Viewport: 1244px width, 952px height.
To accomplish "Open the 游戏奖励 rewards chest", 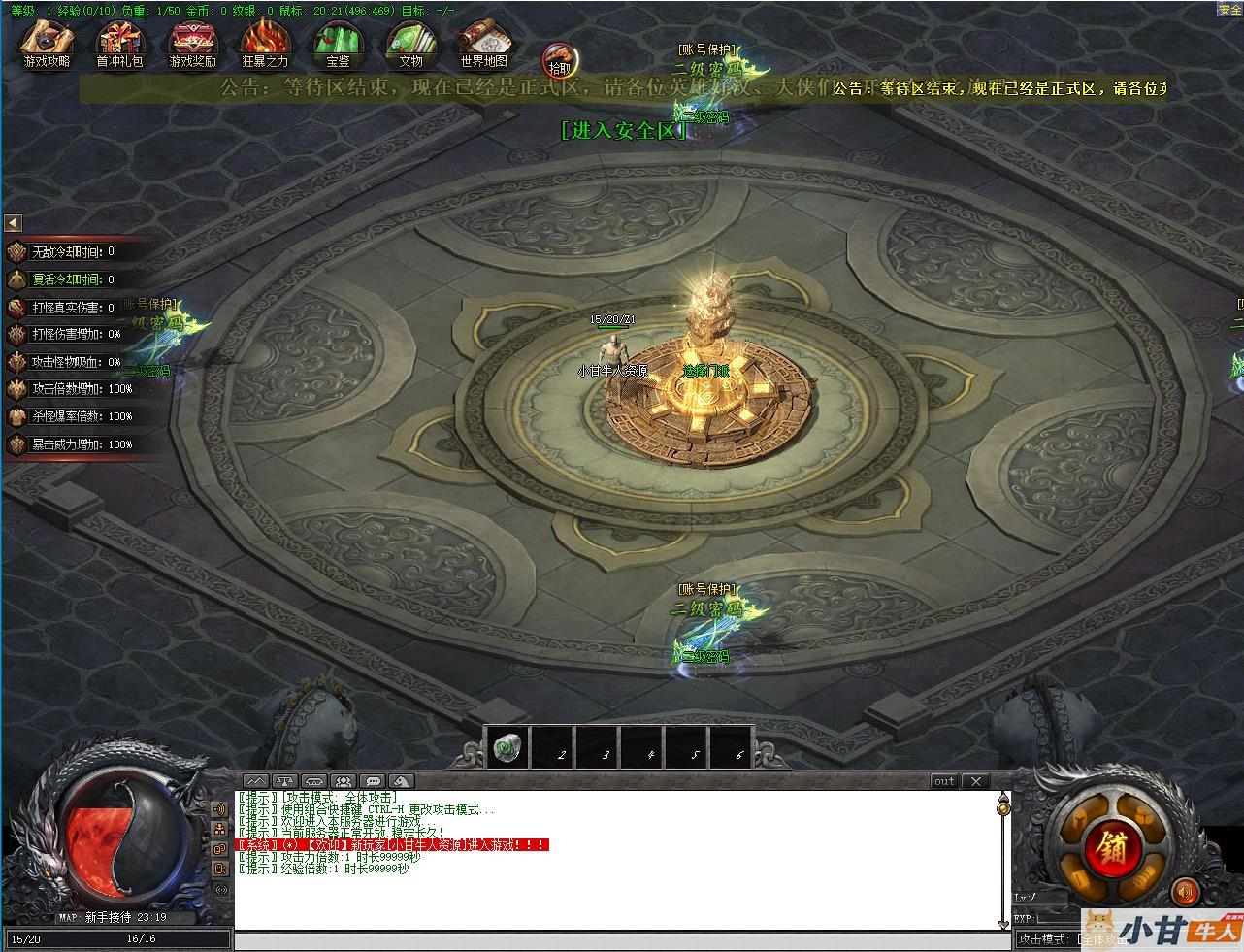I will tap(192, 44).
